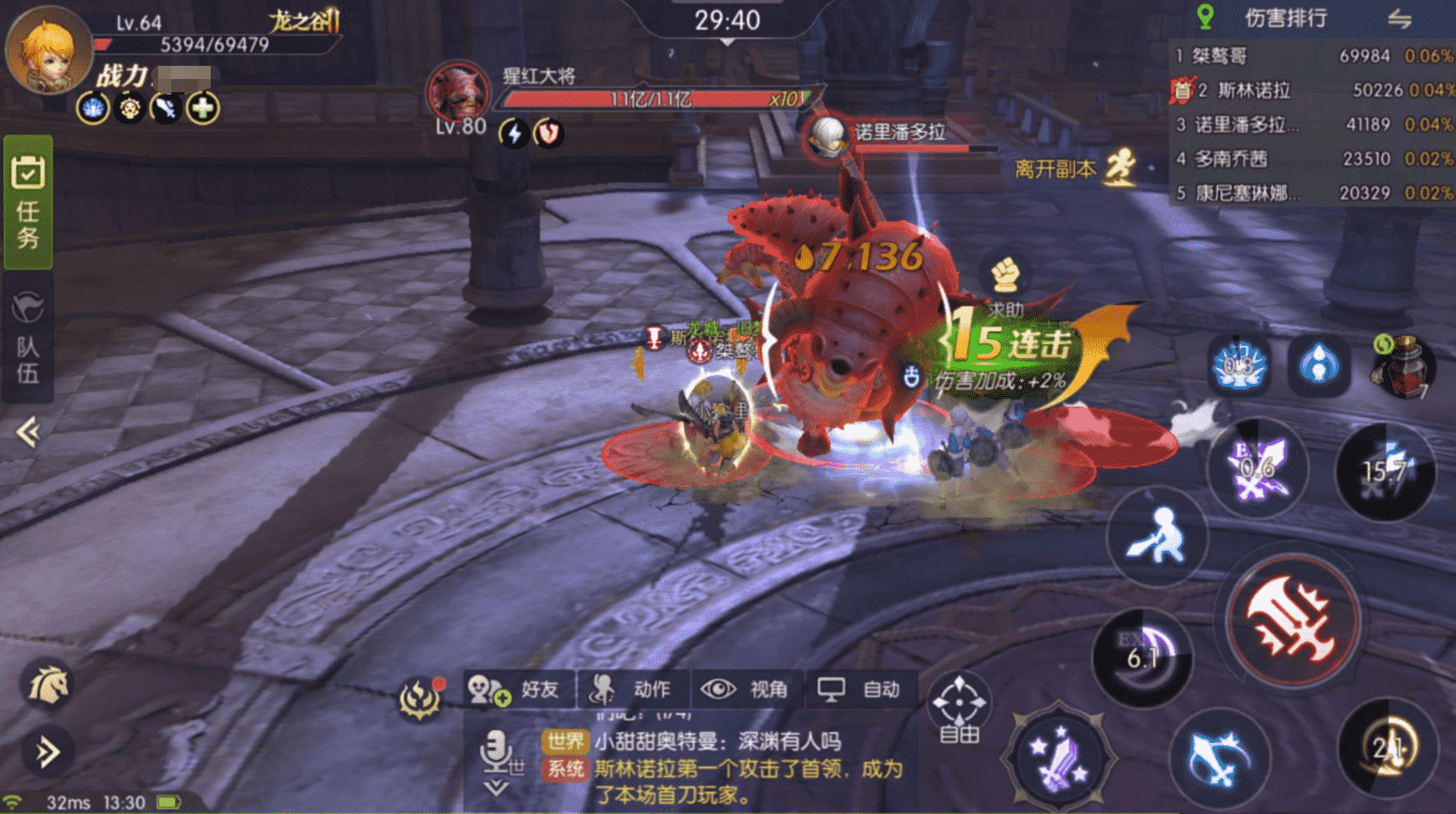The height and width of the screenshot is (814, 1456).
Task: Expand the bottom-left double-chevron menu
Action: (x=47, y=752)
